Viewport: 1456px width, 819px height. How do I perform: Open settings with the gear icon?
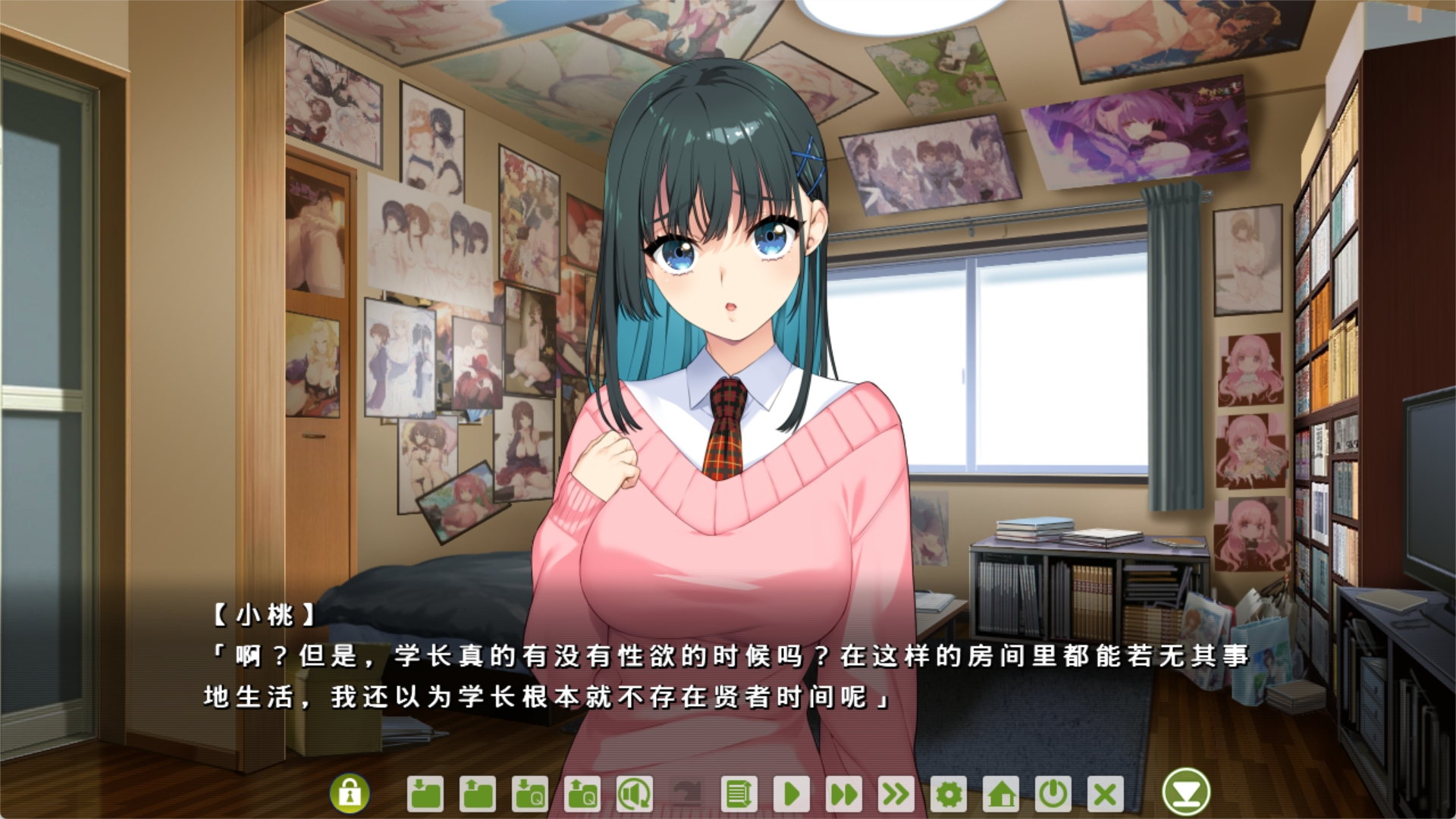click(949, 794)
